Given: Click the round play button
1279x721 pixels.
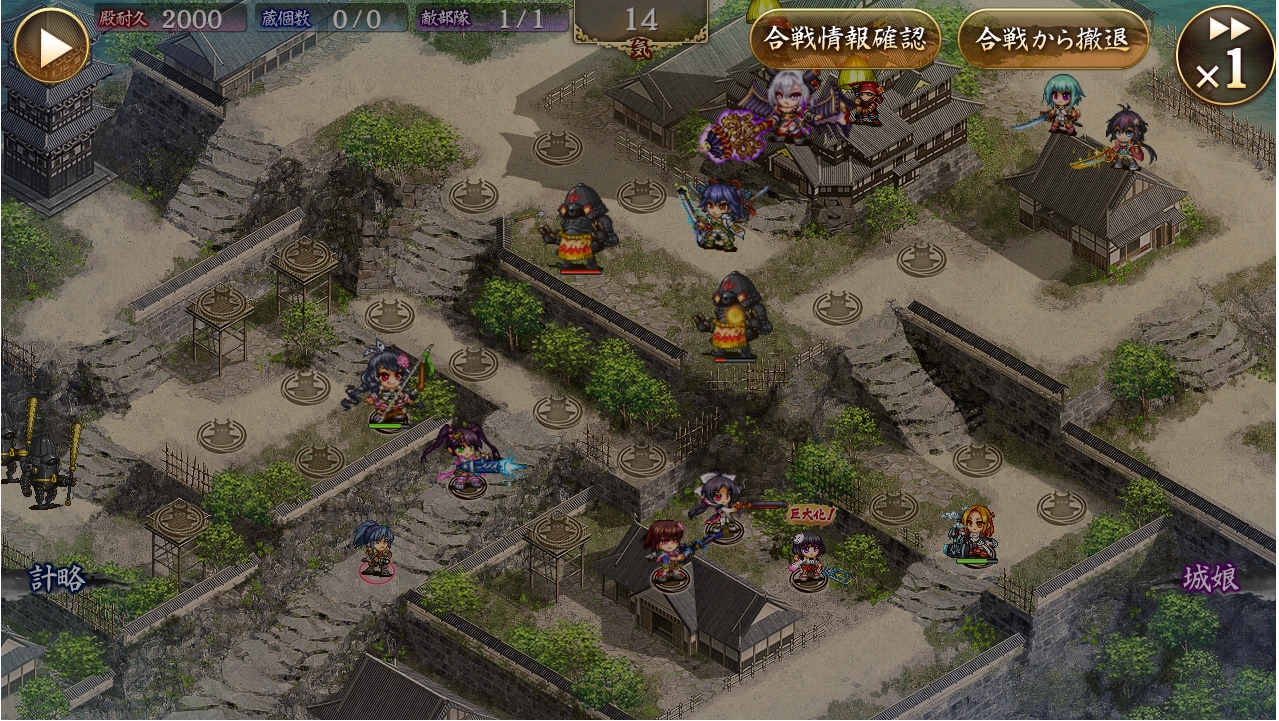Looking at the screenshot, I should click(52, 46).
